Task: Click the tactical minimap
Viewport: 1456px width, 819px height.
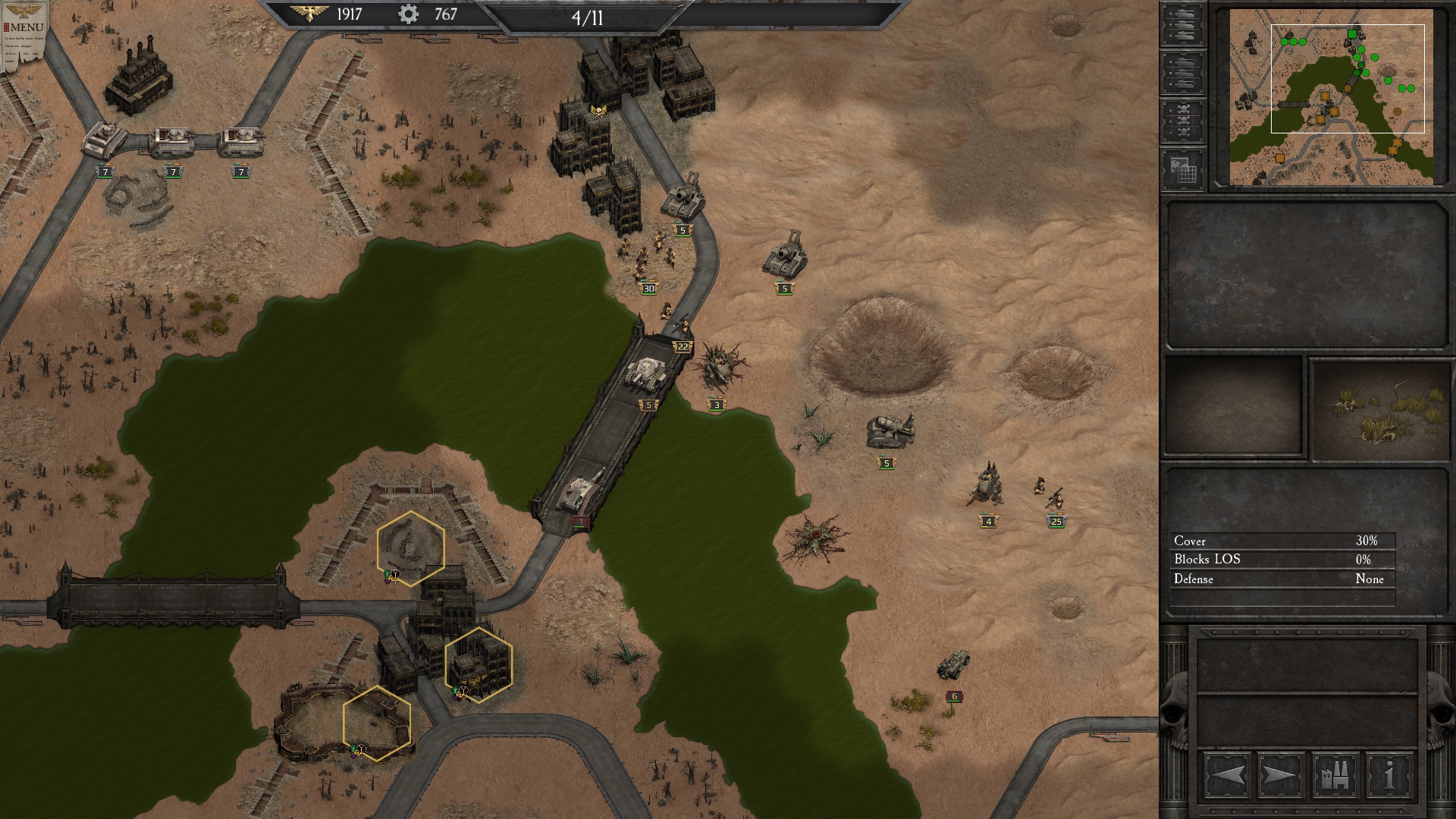Action: (1331, 97)
